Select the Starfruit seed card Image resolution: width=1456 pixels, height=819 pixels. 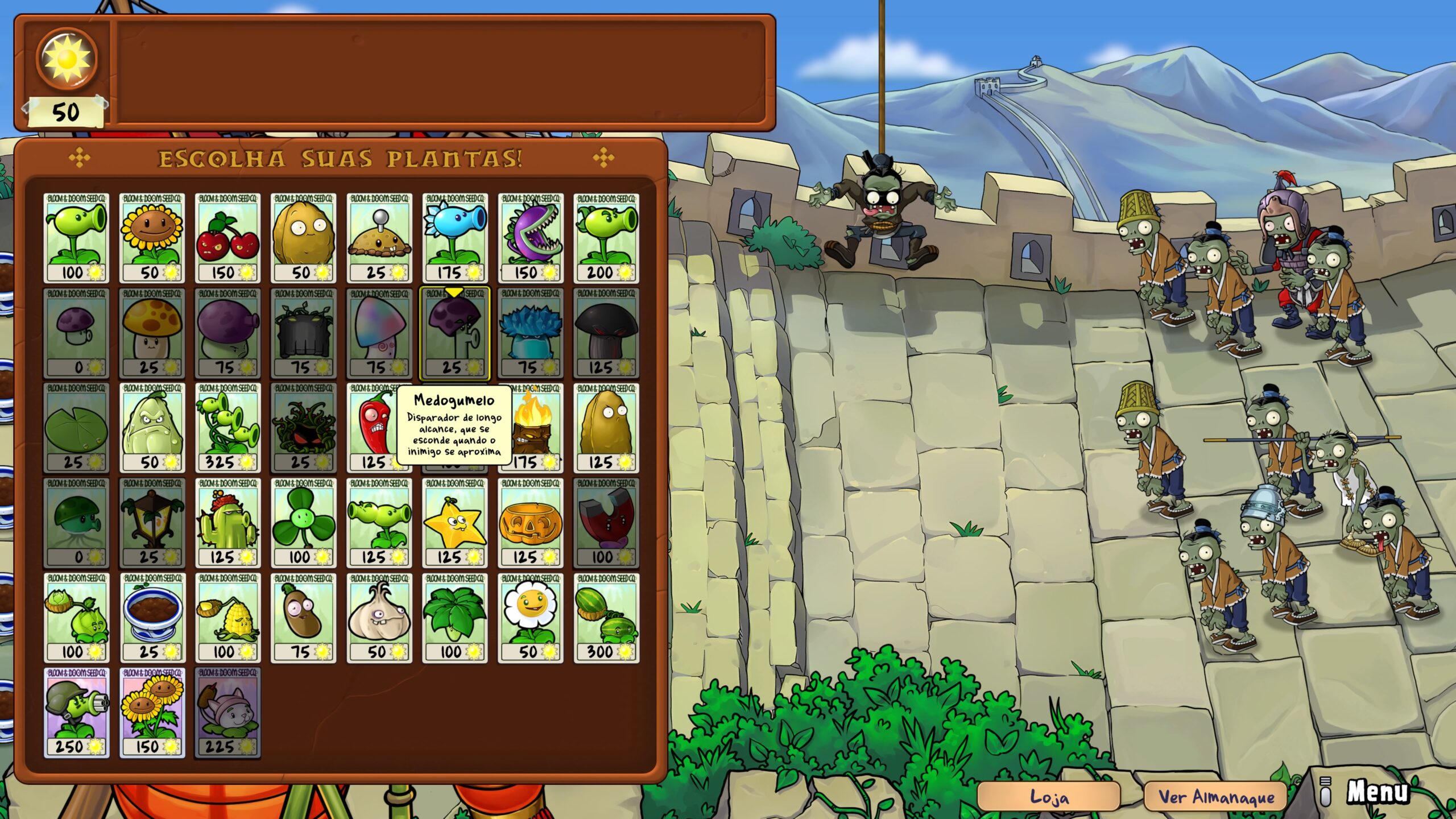click(454, 523)
